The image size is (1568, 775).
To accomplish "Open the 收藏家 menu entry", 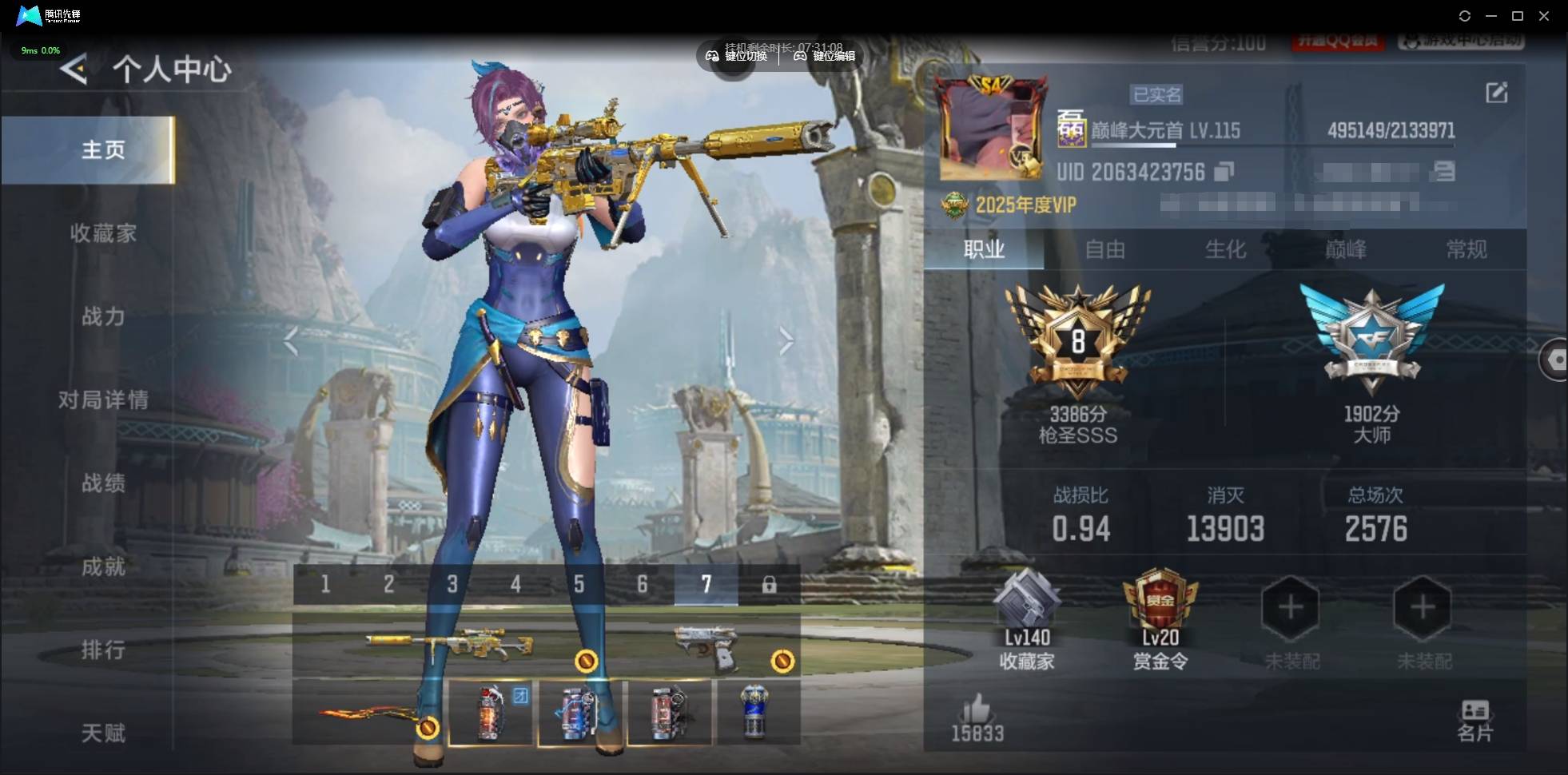I will point(103,233).
